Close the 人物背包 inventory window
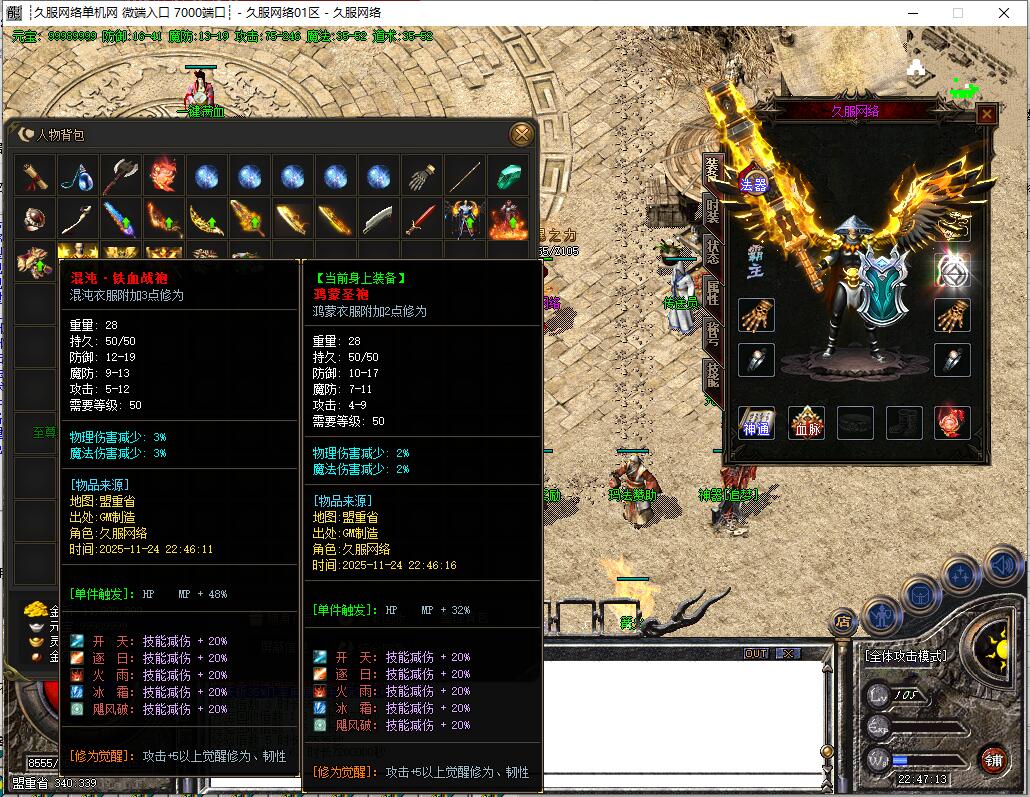This screenshot has height=797, width=1030. [x=521, y=134]
